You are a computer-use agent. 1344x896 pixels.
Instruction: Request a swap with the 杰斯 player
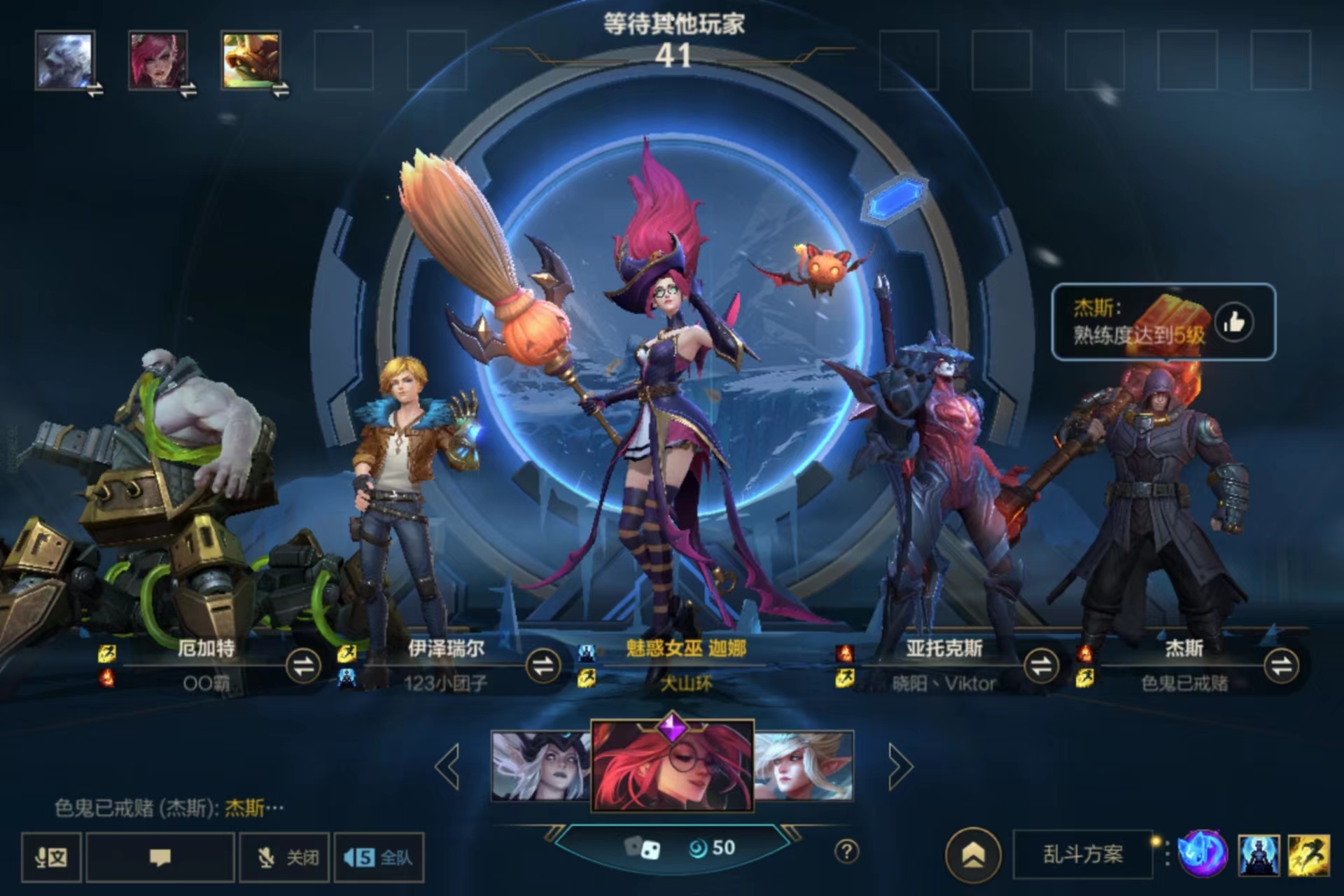pos(1281,666)
